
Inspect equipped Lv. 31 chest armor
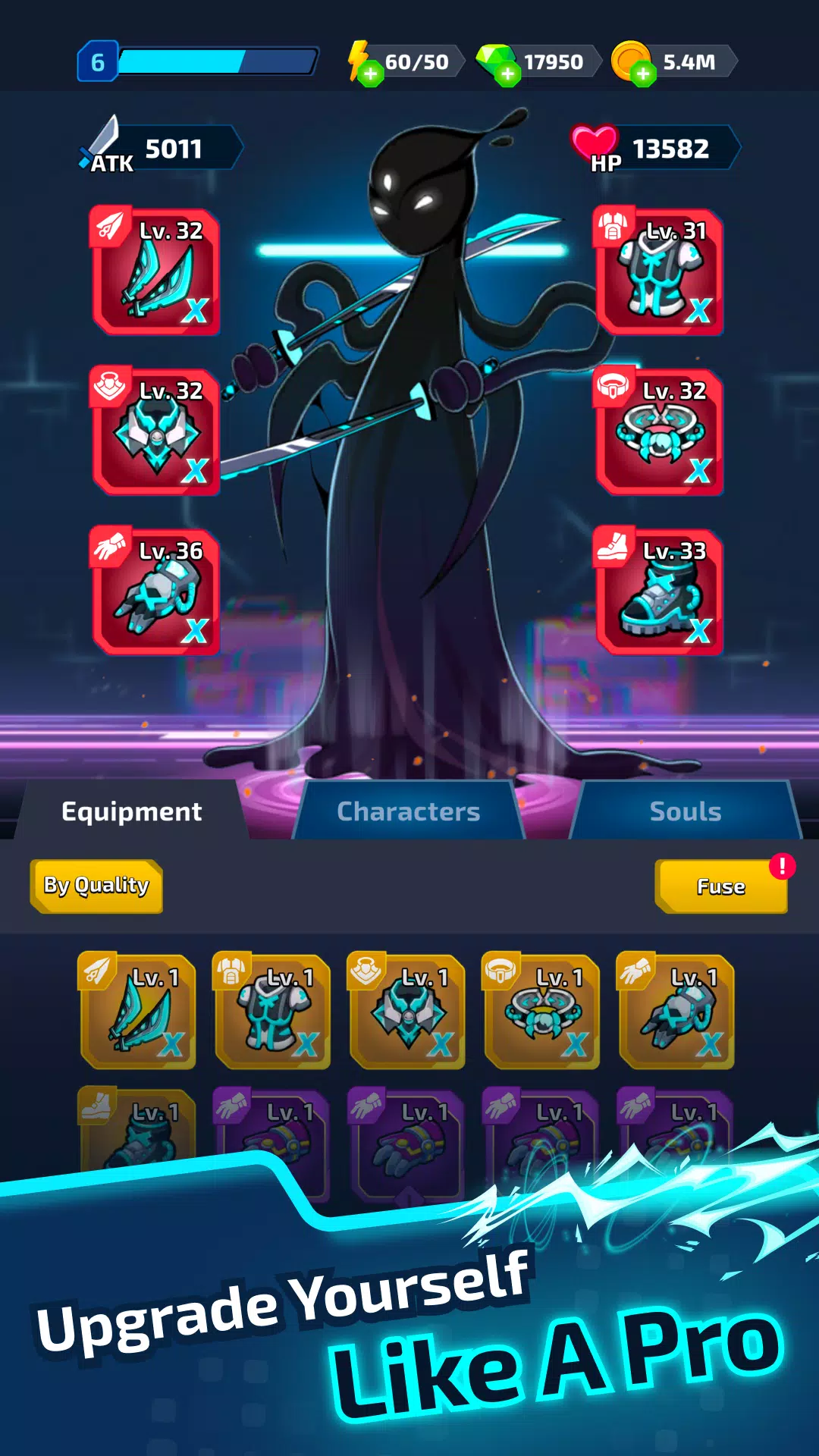[x=659, y=271]
